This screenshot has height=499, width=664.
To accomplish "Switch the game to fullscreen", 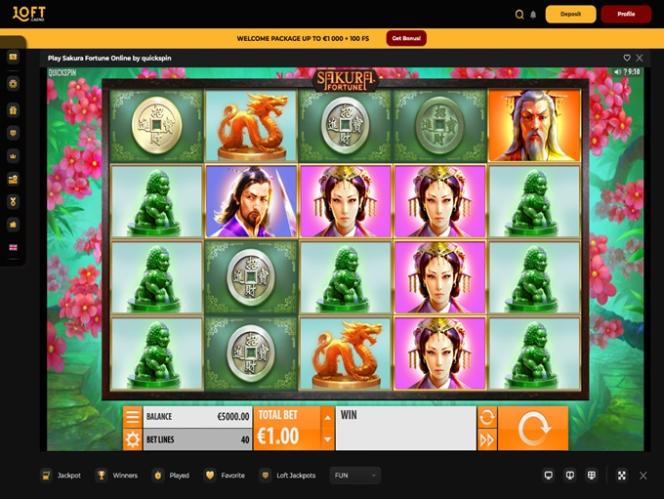I will point(621,476).
